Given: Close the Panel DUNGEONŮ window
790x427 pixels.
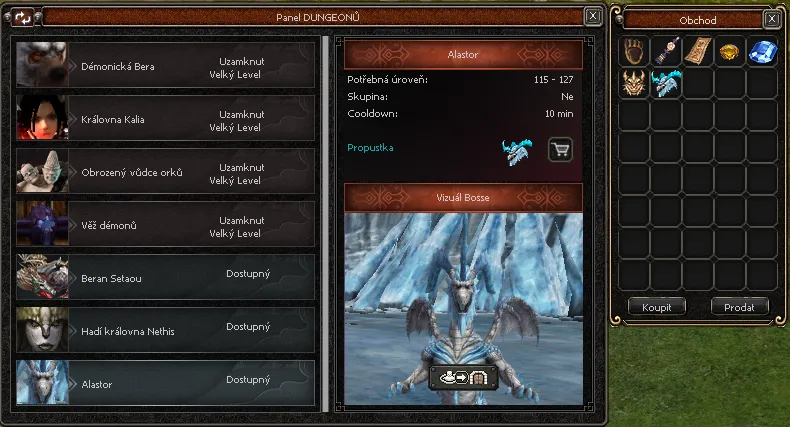Looking at the screenshot, I should pos(593,16).
